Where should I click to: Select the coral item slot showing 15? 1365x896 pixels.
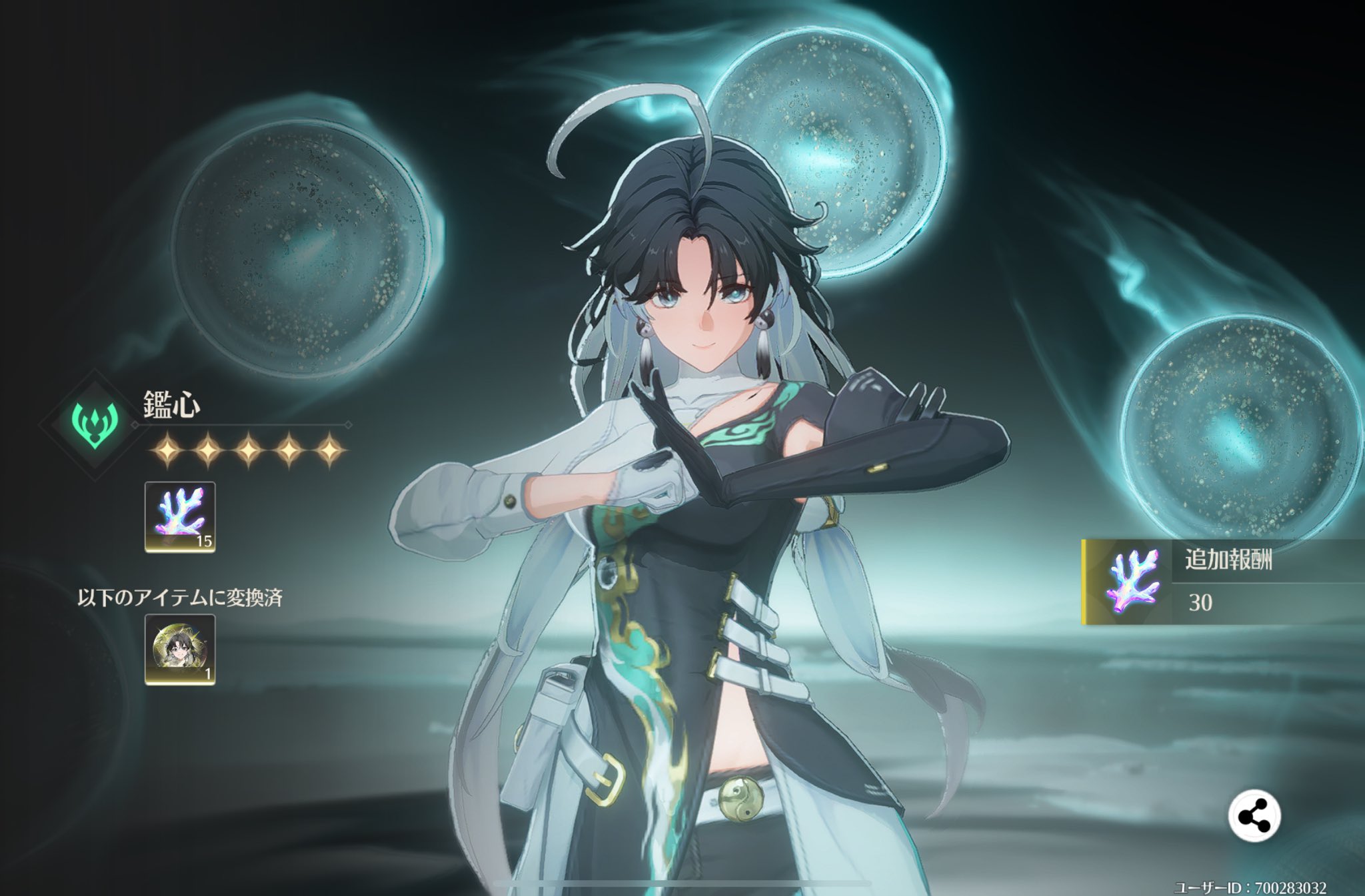coord(180,517)
